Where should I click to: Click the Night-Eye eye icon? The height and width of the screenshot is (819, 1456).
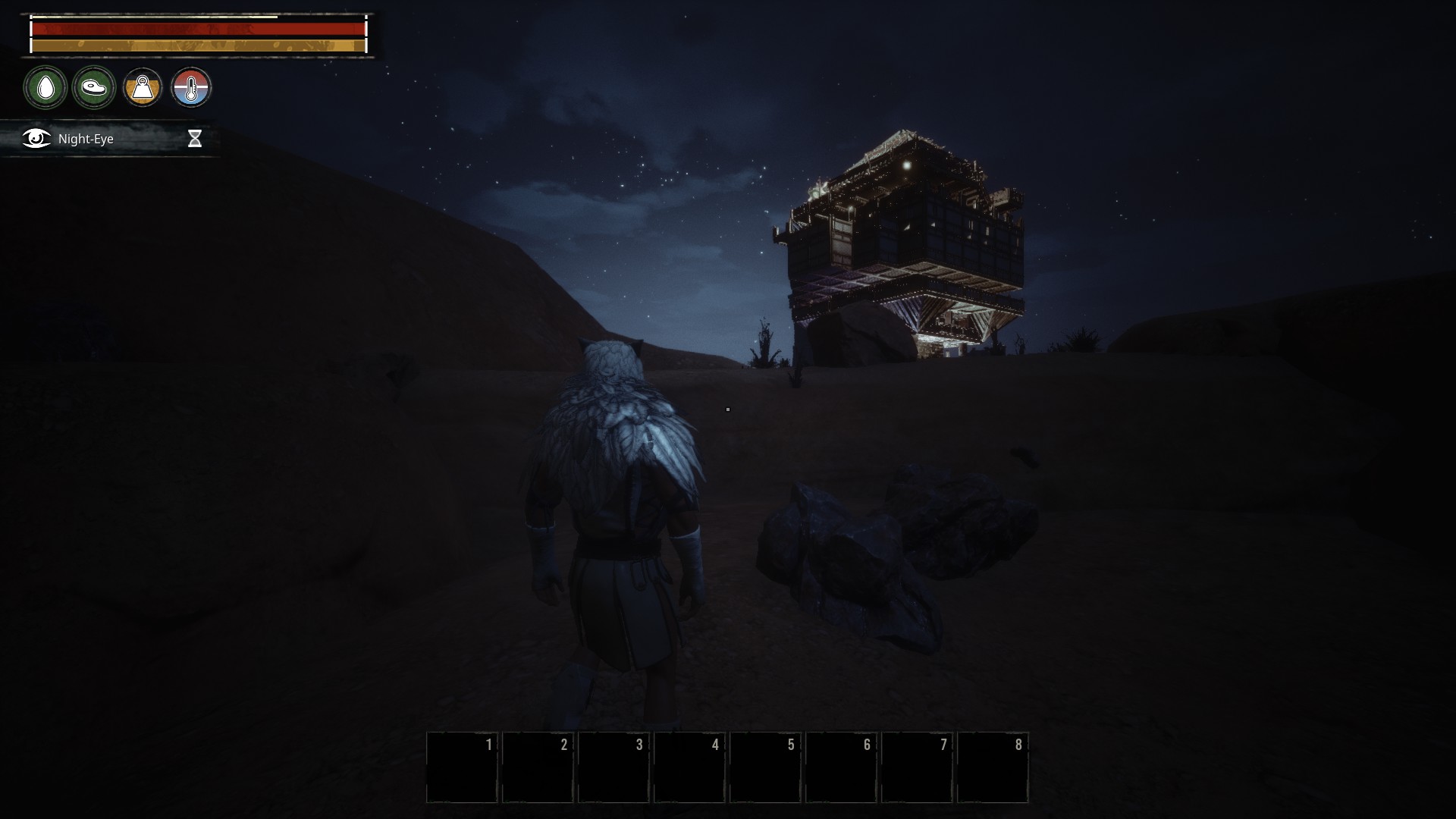coord(35,139)
